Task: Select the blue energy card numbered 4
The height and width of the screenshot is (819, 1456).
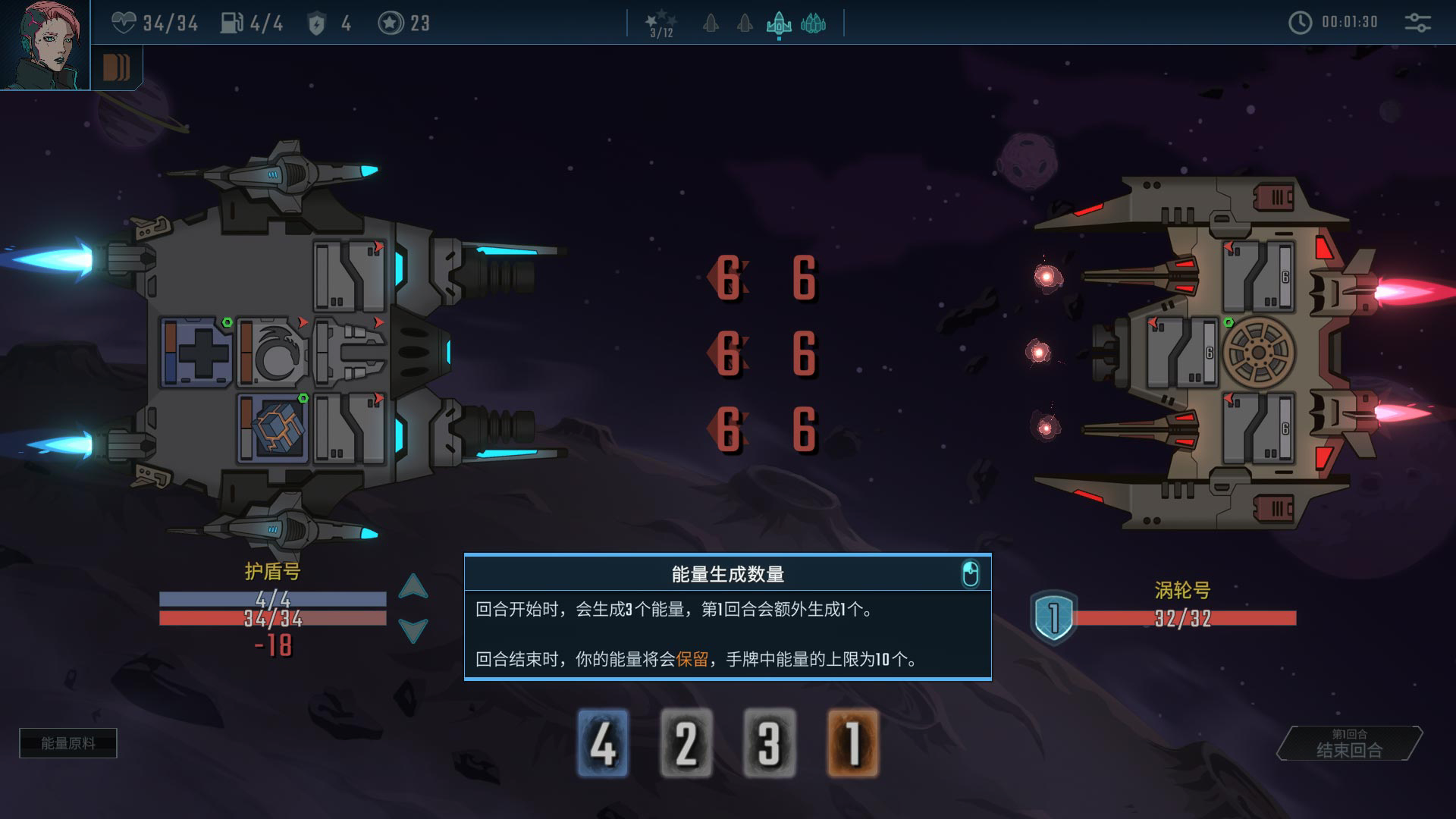Action: tap(603, 743)
